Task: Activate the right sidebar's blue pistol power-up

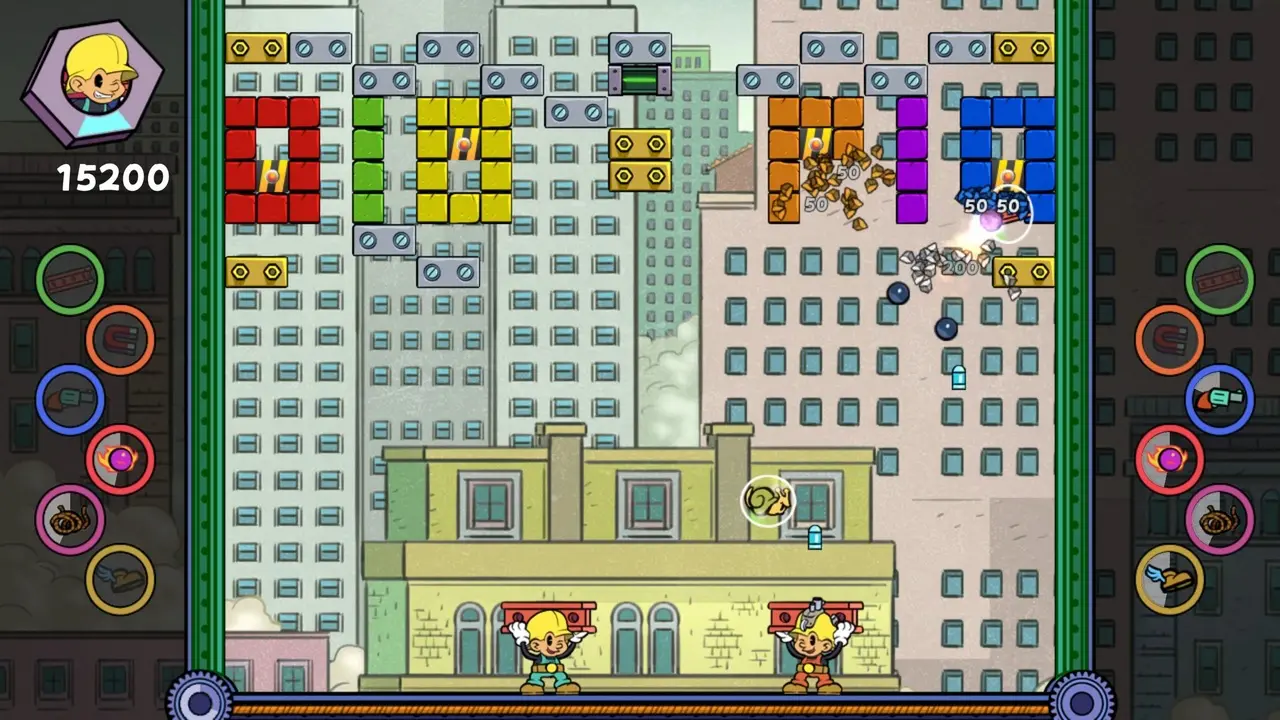Action: pos(1220,399)
